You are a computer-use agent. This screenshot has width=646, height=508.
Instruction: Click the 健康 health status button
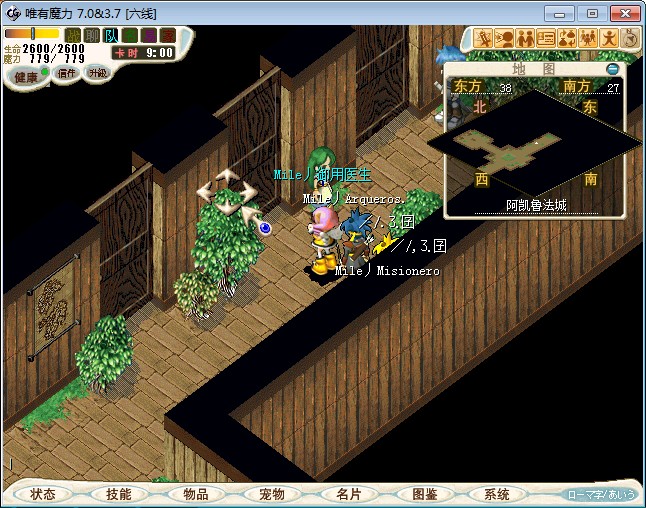pos(26,77)
